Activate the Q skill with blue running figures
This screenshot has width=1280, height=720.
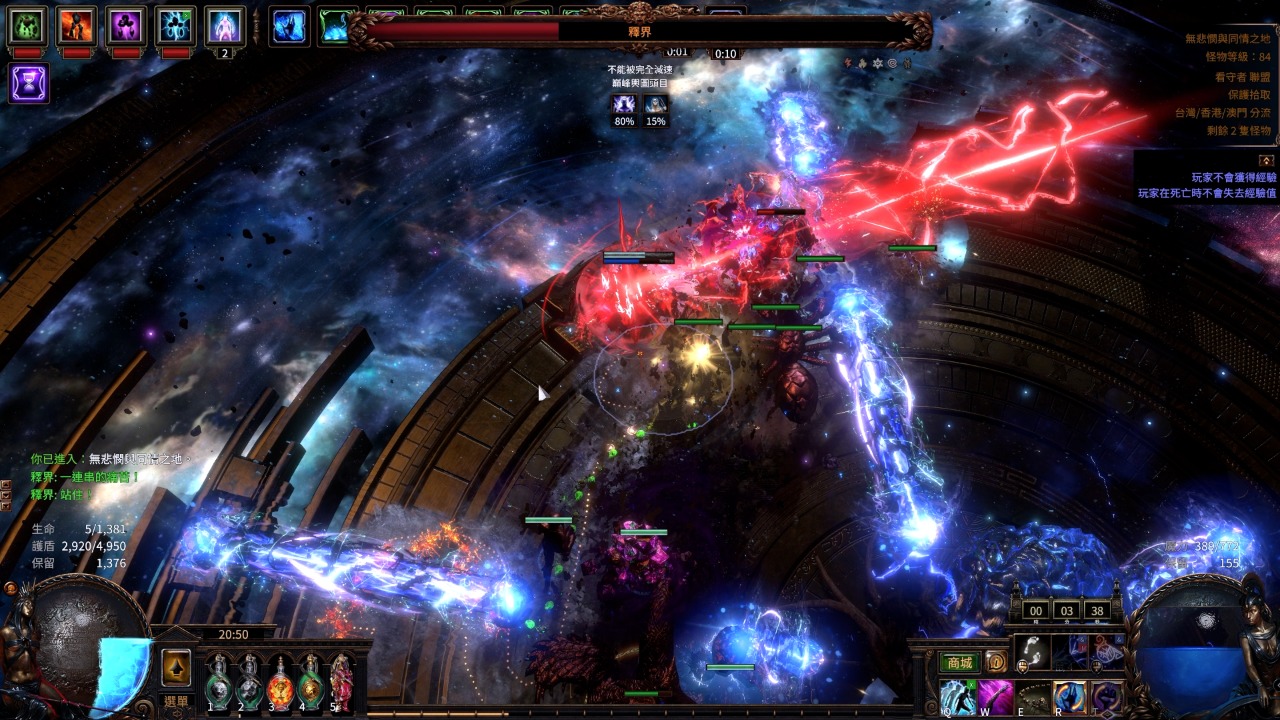click(957, 697)
